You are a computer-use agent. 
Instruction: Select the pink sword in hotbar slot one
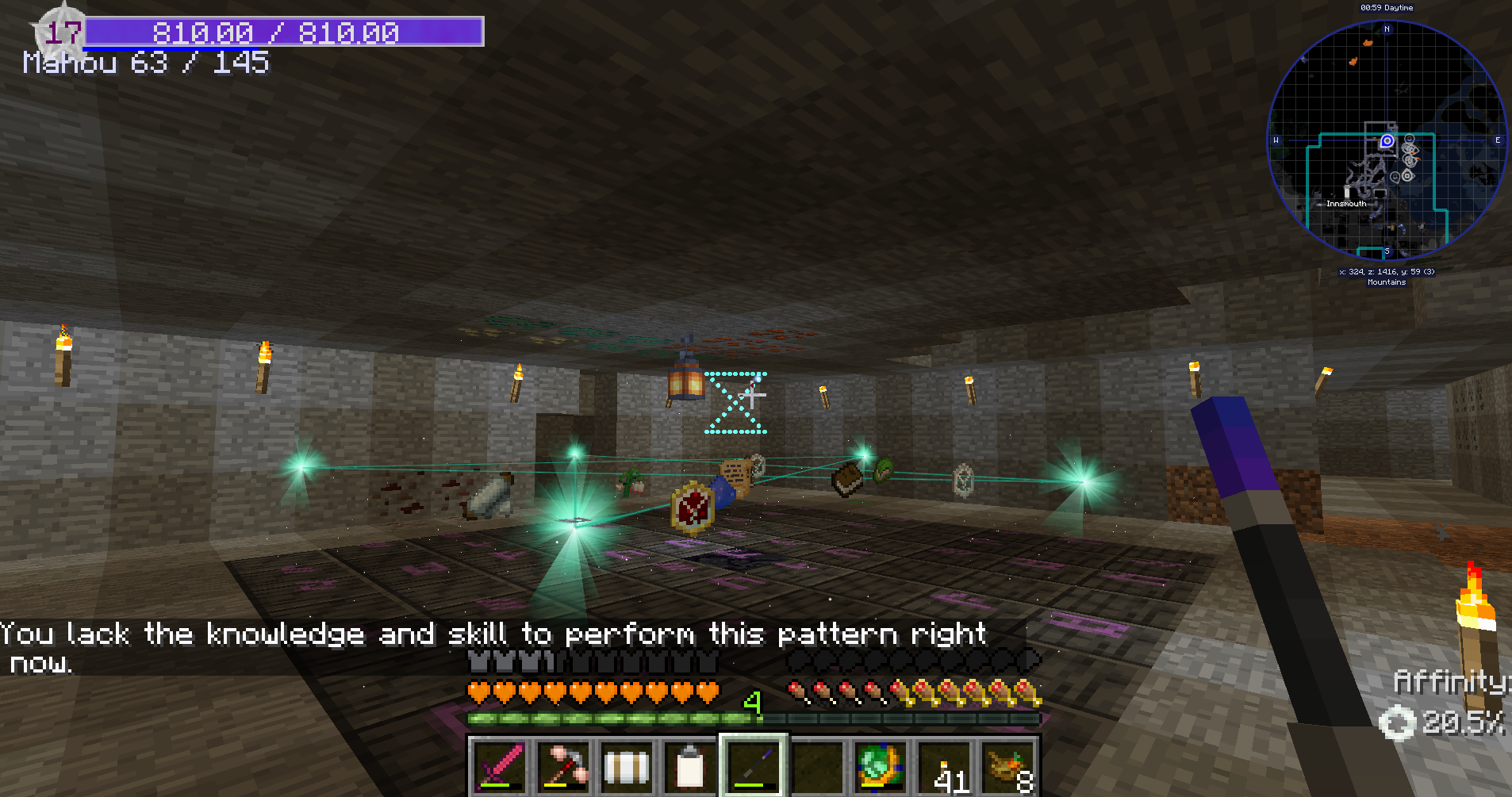[x=501, y=766]
